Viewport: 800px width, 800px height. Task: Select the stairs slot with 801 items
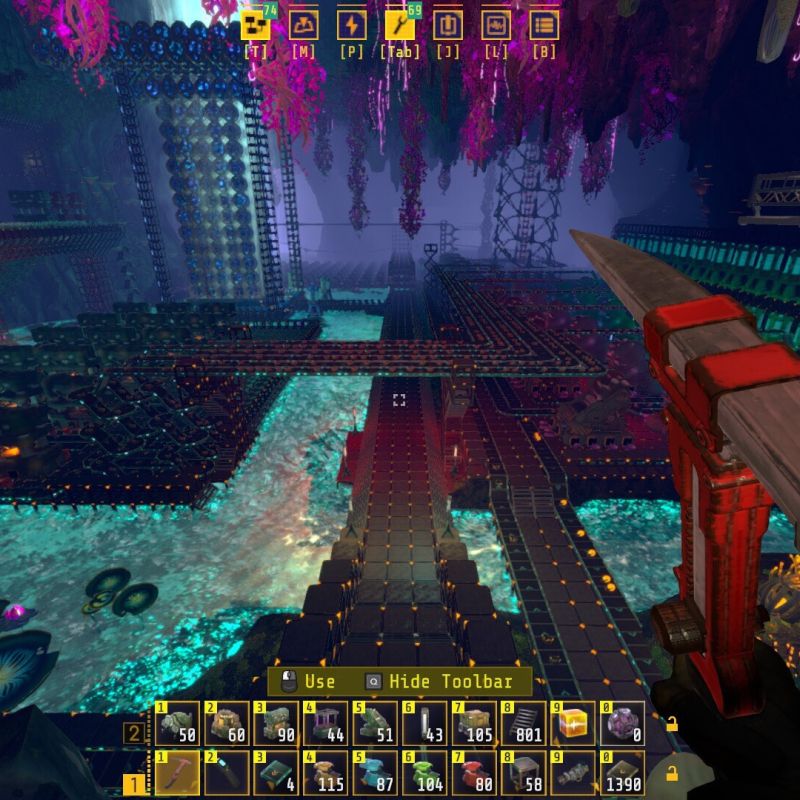525,723
